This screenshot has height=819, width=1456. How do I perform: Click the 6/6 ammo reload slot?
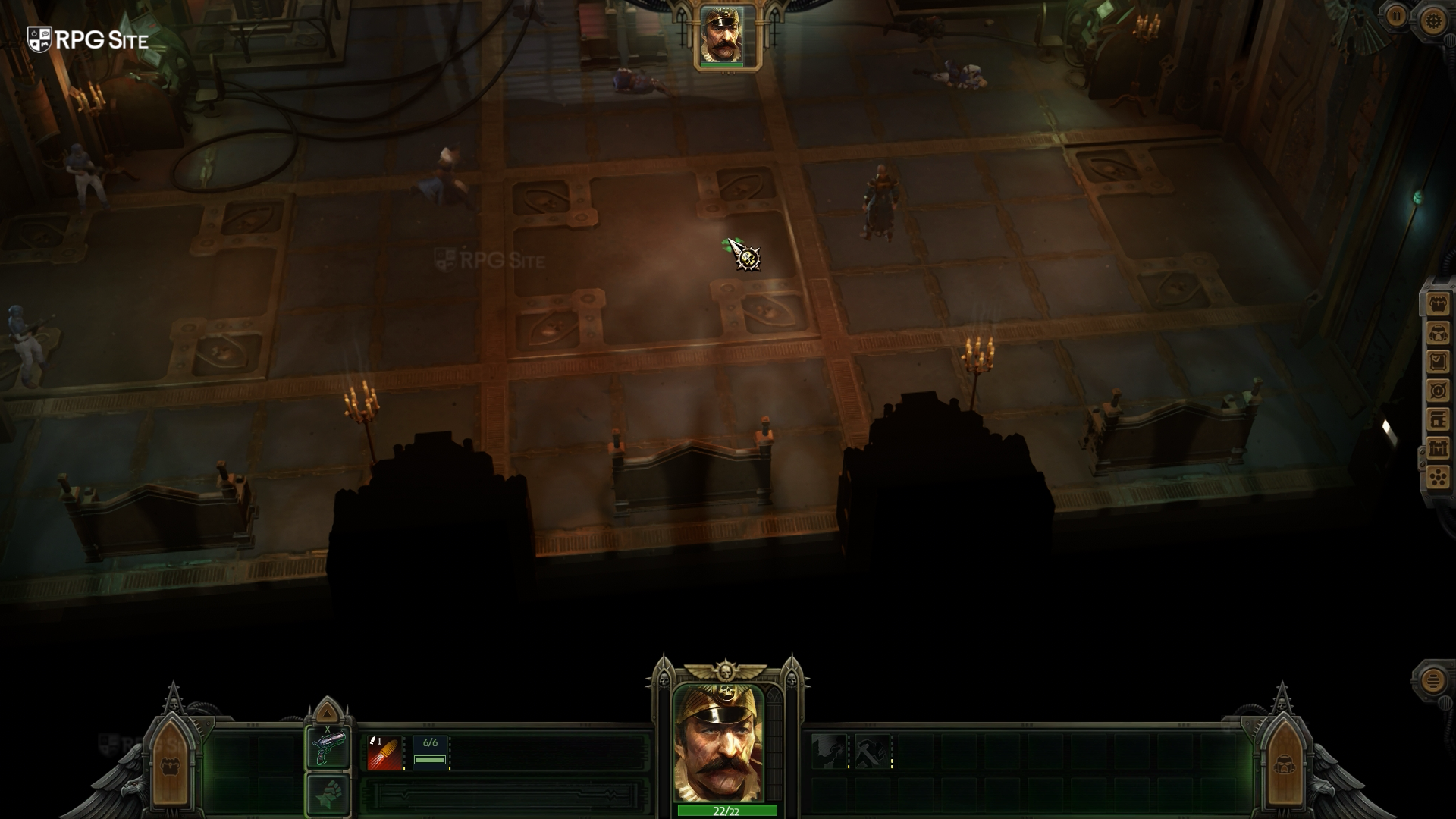click(430, 752)
